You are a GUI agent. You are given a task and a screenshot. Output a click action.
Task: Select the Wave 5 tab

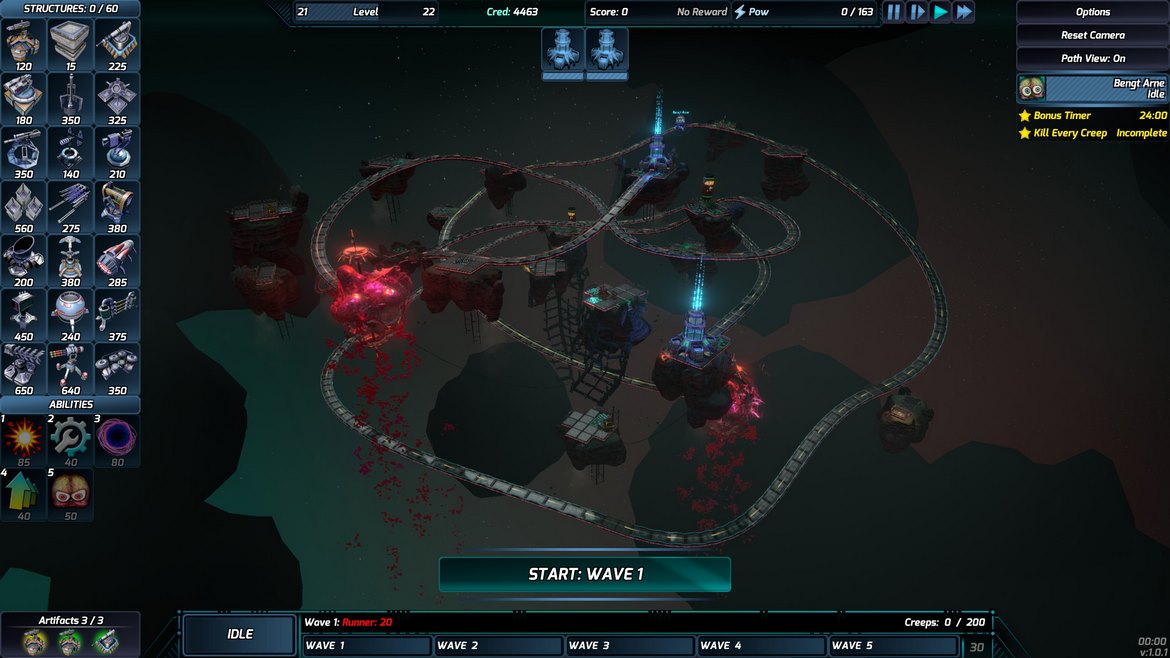[x=893, y=646]
